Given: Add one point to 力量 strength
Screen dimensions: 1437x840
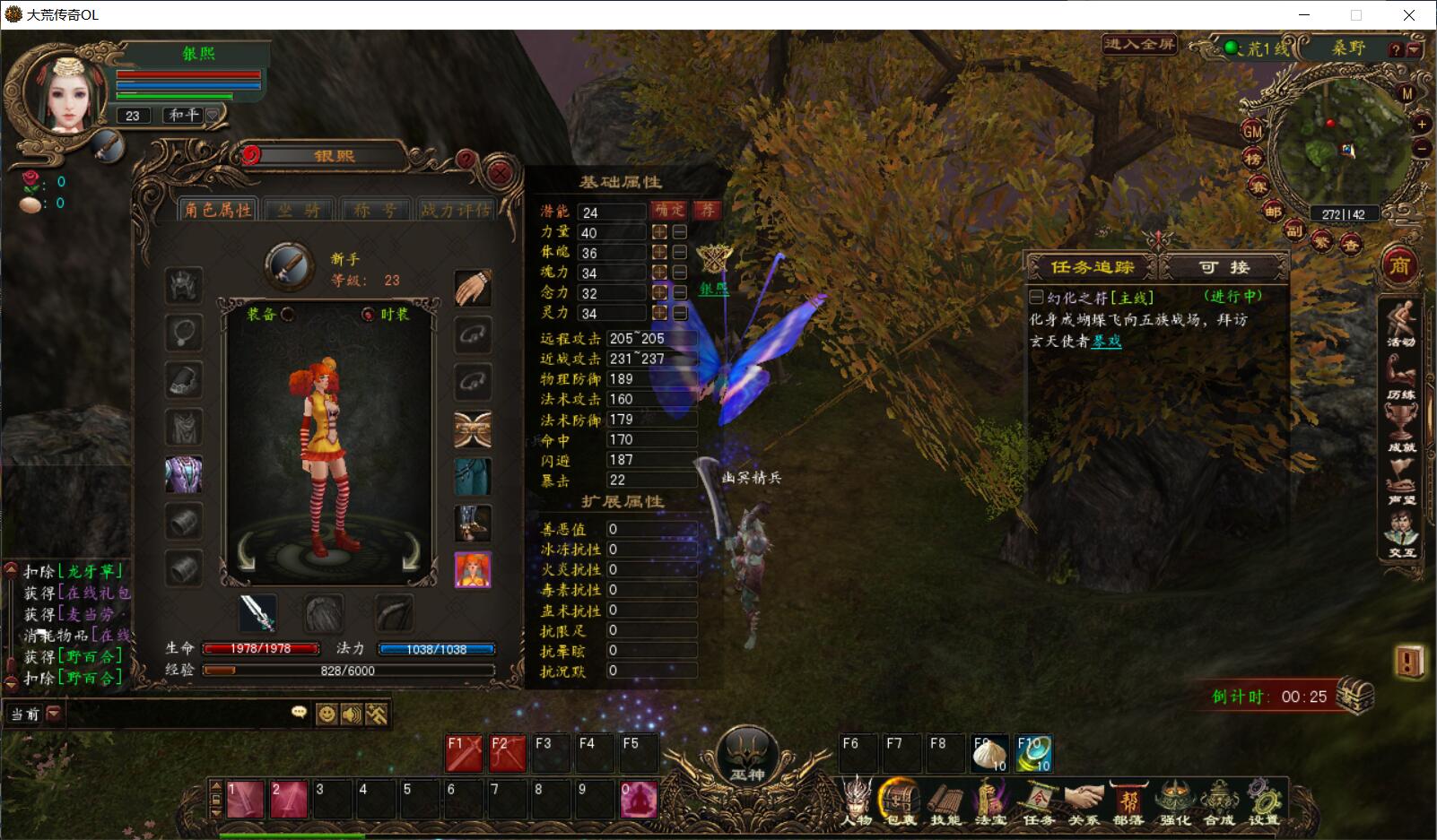Looking at the screenshot, I should coord(659,232).
